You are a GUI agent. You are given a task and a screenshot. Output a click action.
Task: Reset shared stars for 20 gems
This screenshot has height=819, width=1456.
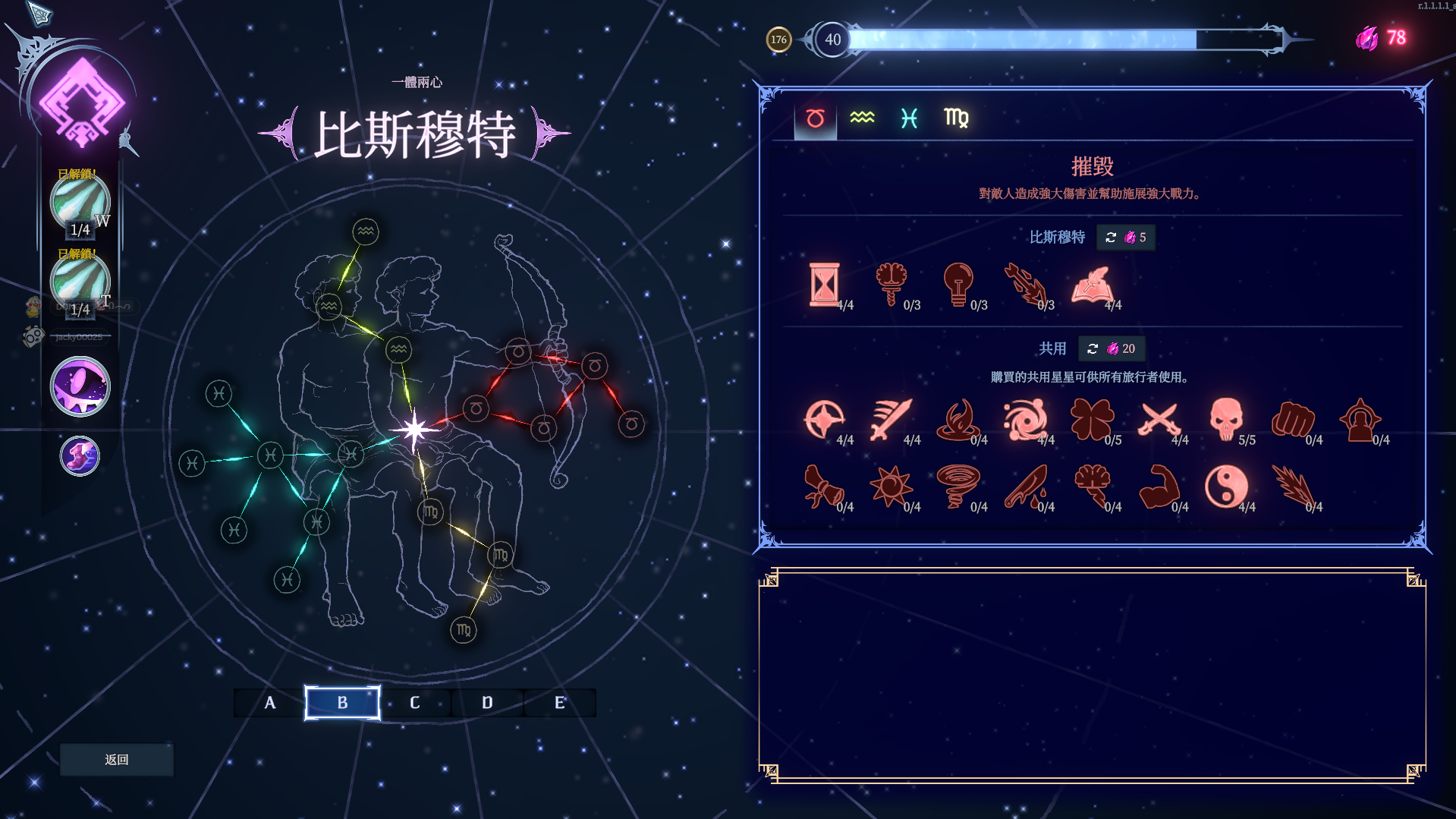click(1112, 348)
